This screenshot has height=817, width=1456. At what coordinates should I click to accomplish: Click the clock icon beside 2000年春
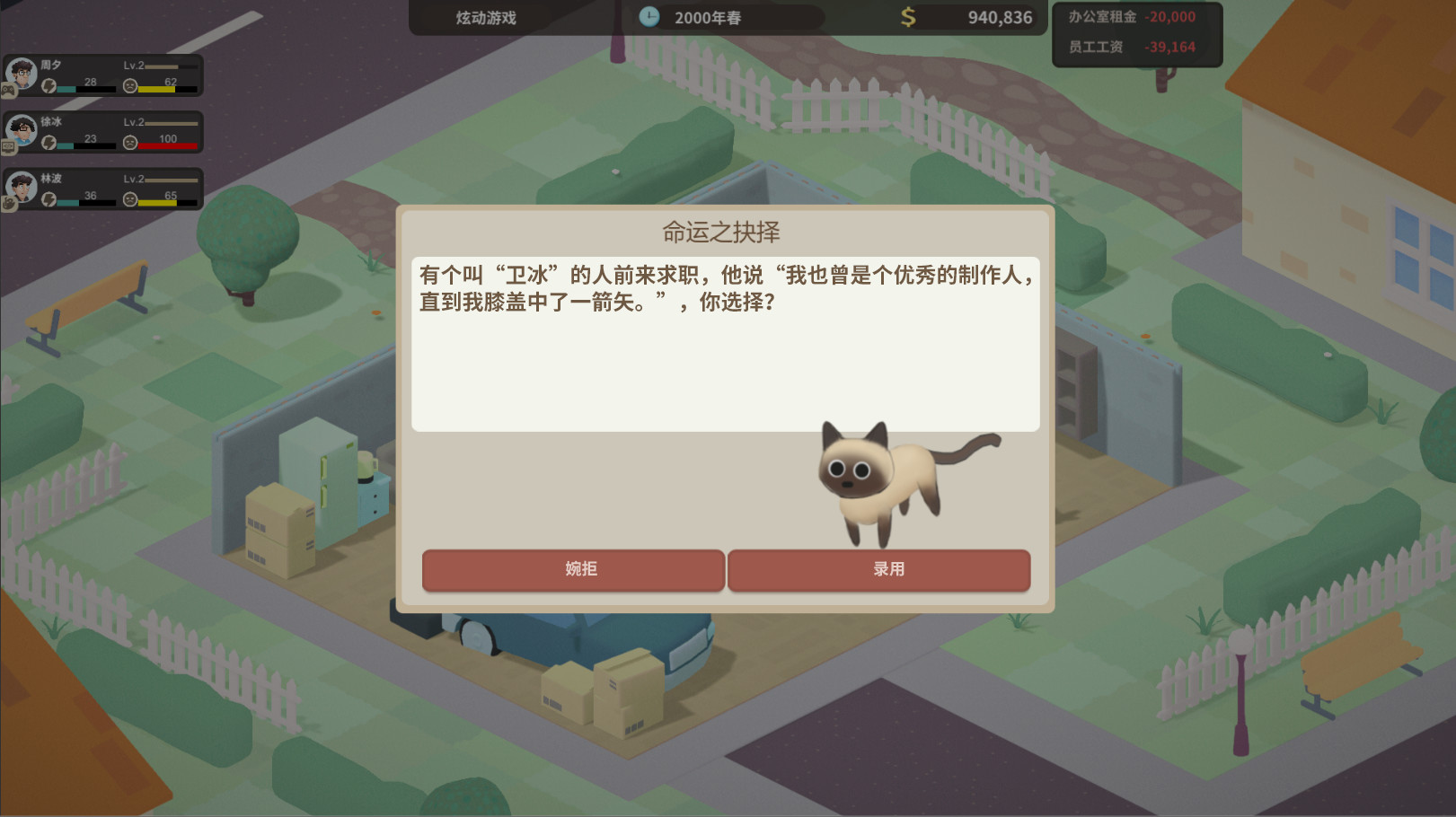pyautogui.click(x=649, y=16)
